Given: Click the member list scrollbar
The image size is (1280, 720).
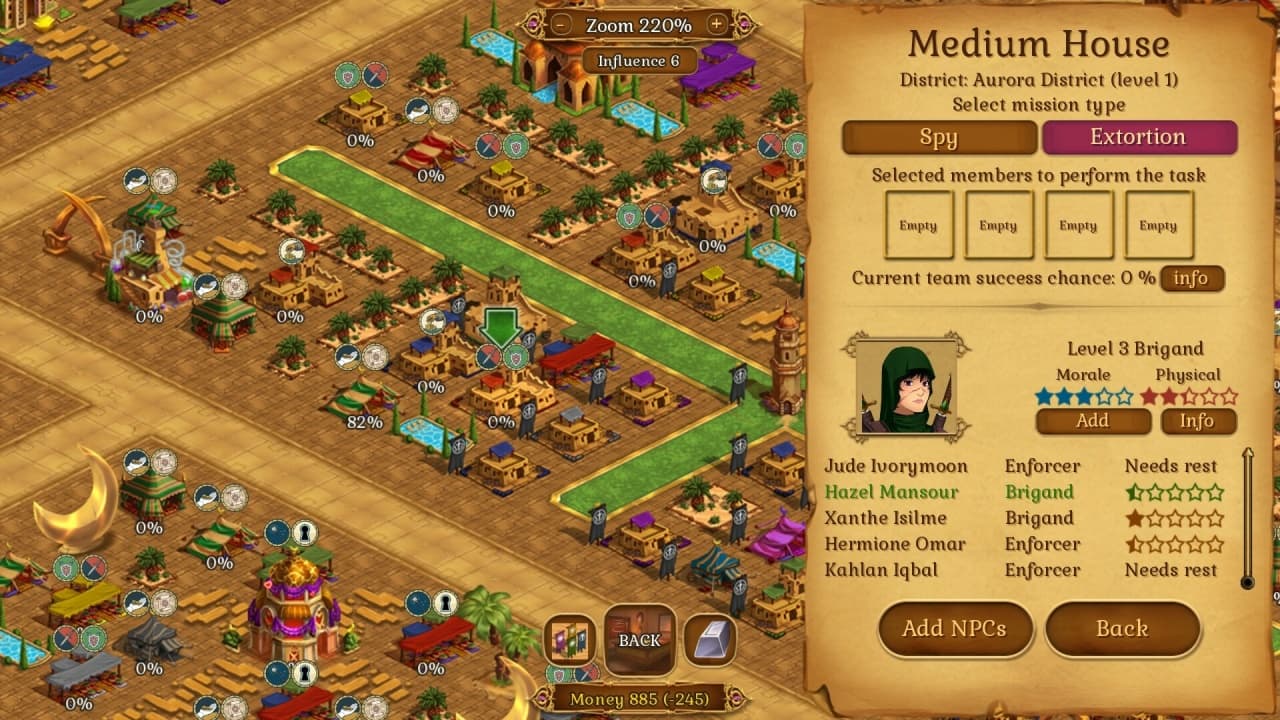Looking at the screenshot, I should click(x=1247, y=518).
